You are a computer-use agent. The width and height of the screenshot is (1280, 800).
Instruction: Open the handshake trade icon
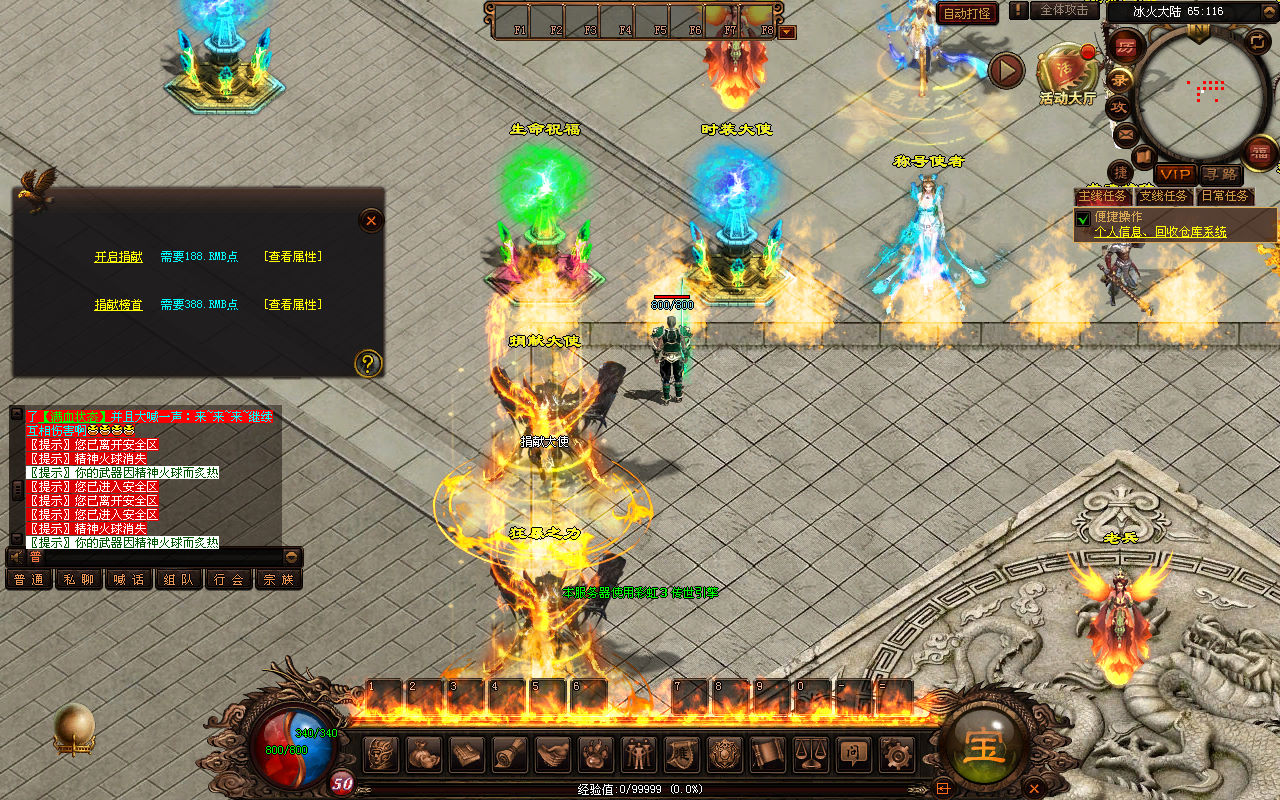(x=553, y=753)
